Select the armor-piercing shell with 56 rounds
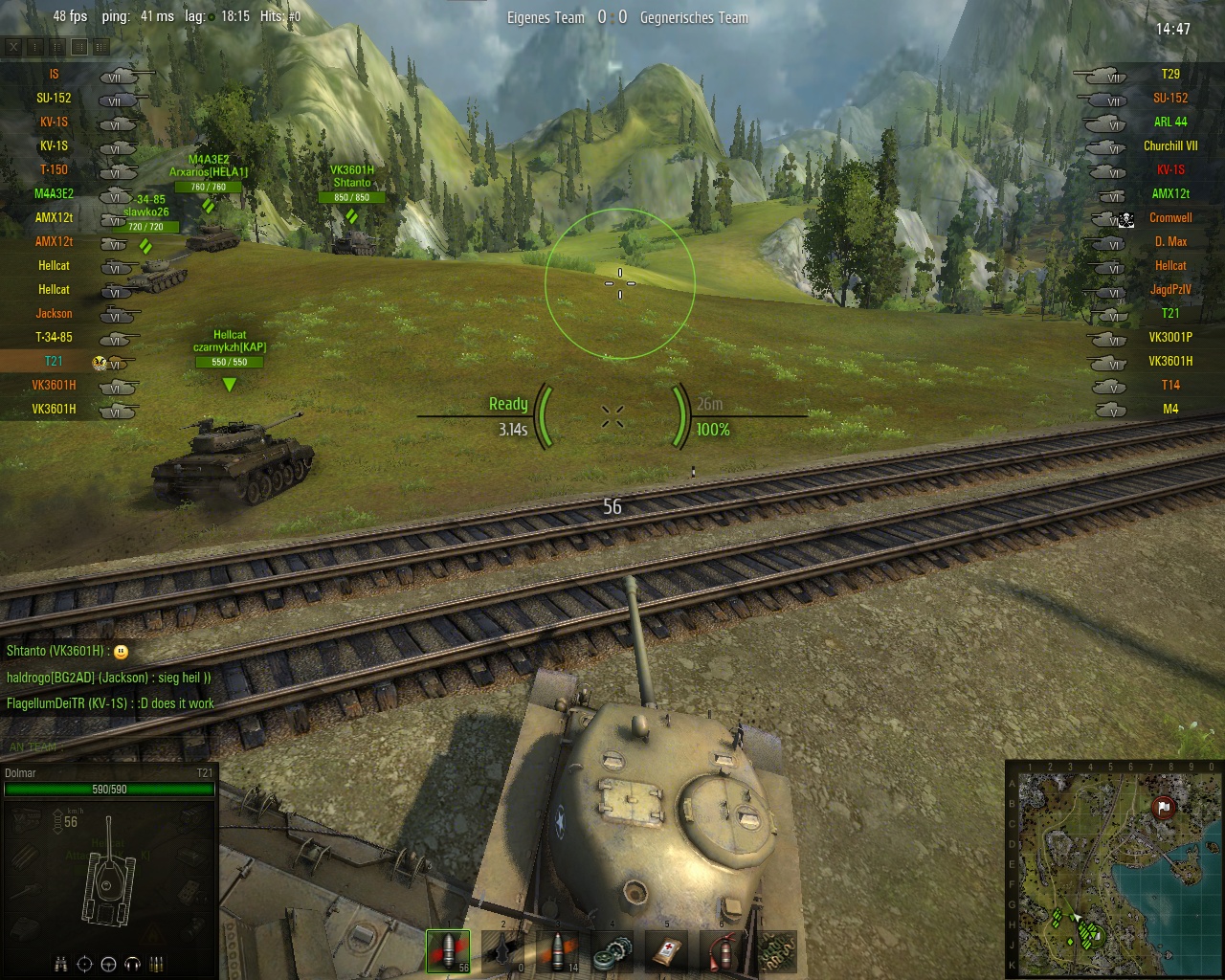1225x980 pixels. click(x=448, y=950)
